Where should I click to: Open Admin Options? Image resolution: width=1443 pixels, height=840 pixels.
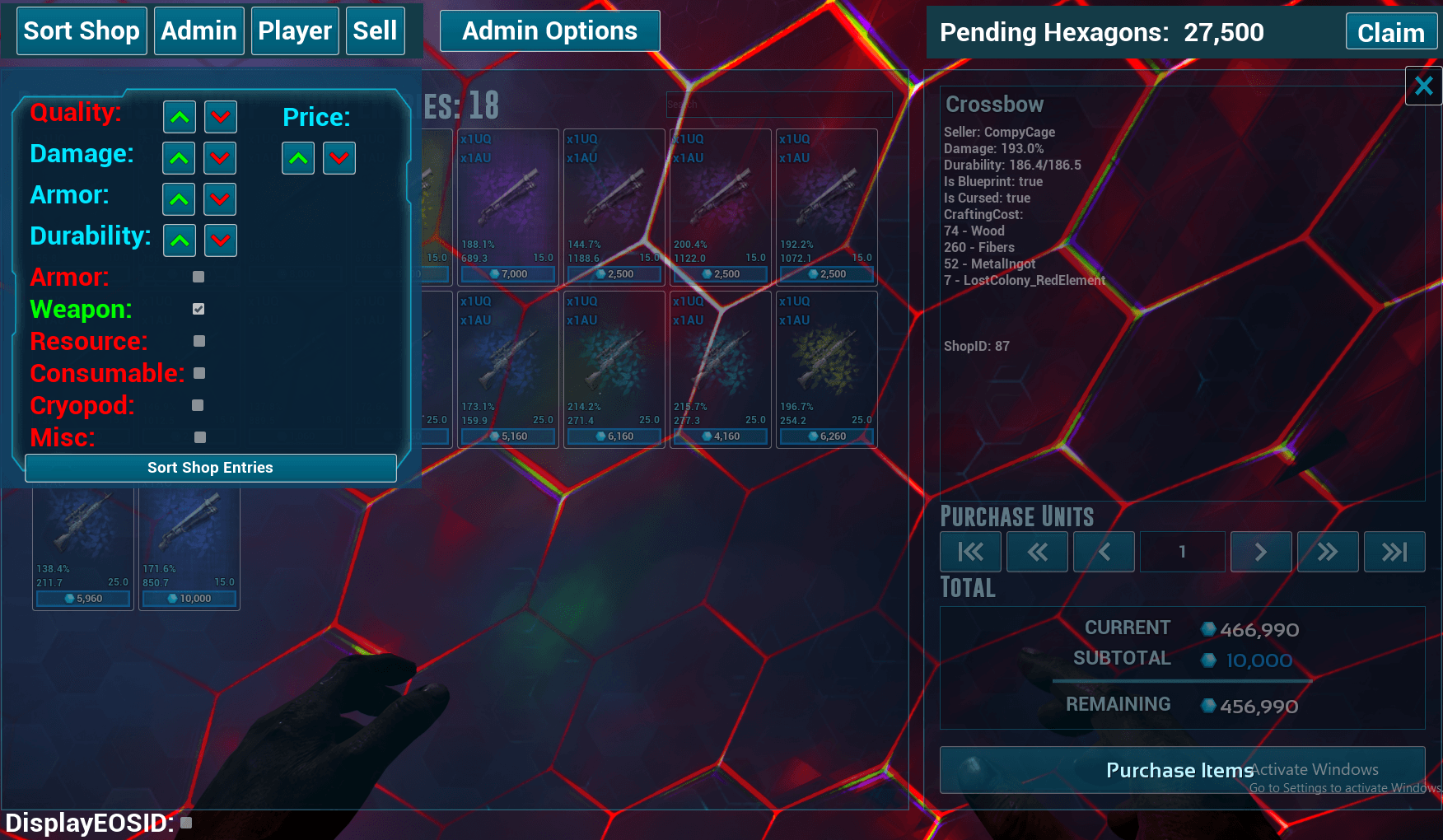tap(549, 31)
